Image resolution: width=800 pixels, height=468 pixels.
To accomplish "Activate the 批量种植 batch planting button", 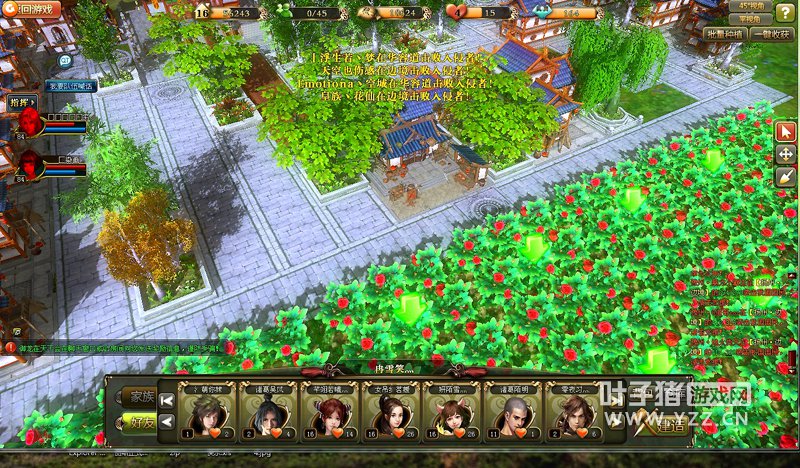I will 723,33.
